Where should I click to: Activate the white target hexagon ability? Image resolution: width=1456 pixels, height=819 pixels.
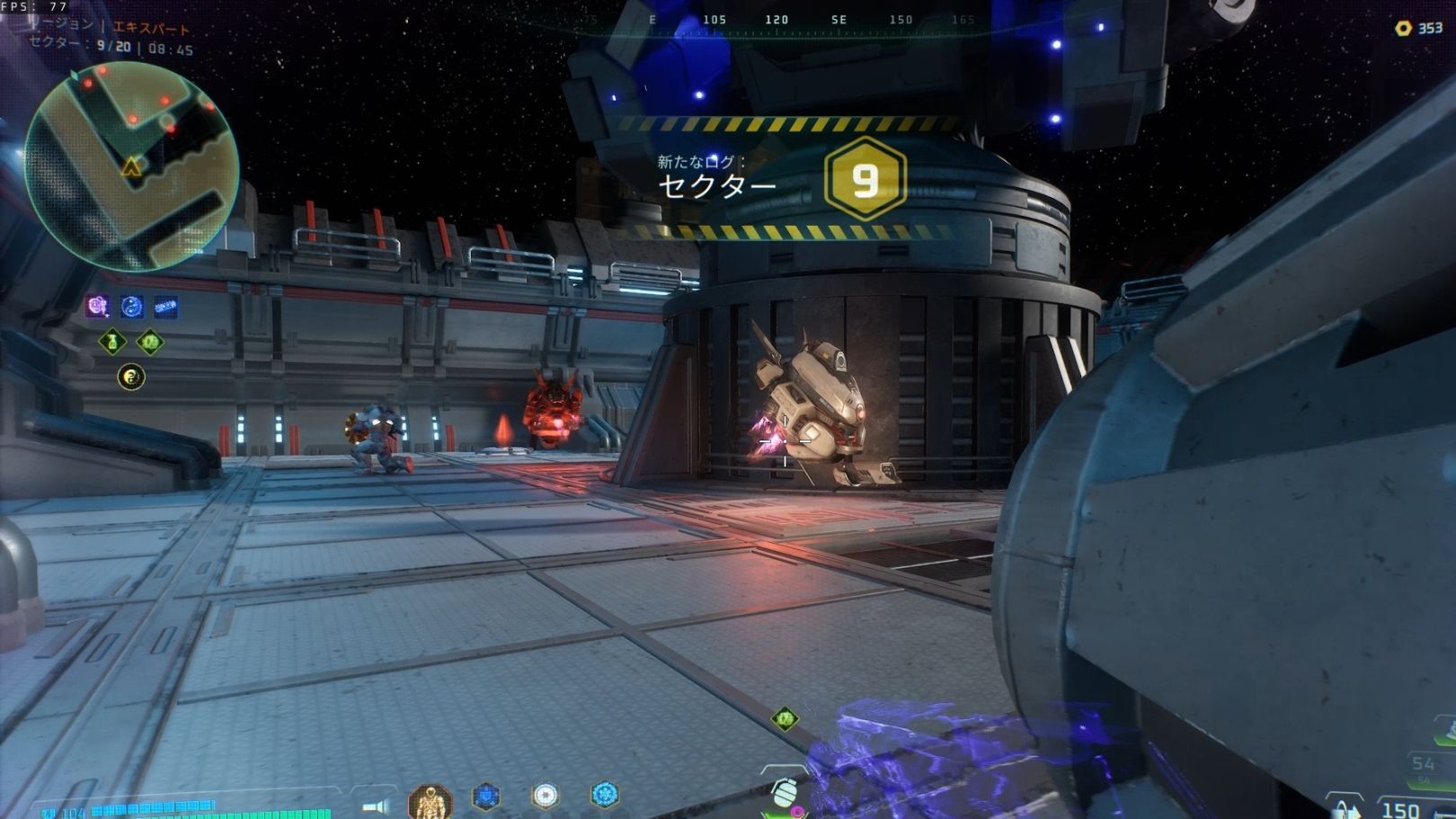tap(545, 796)
